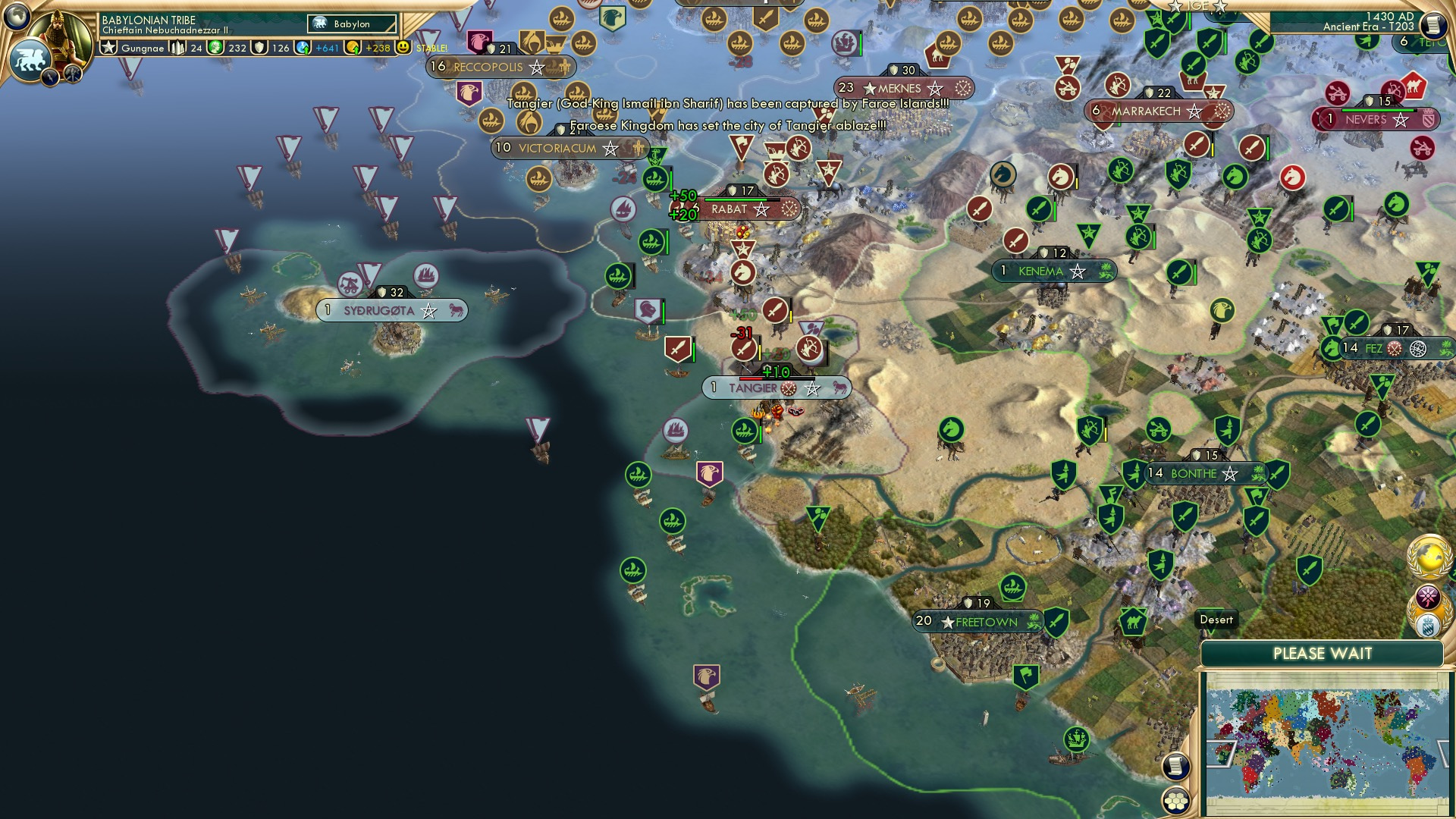Click the crowned shield city-state notification
Screen dimensions: 1456x819
(1428, 625)
